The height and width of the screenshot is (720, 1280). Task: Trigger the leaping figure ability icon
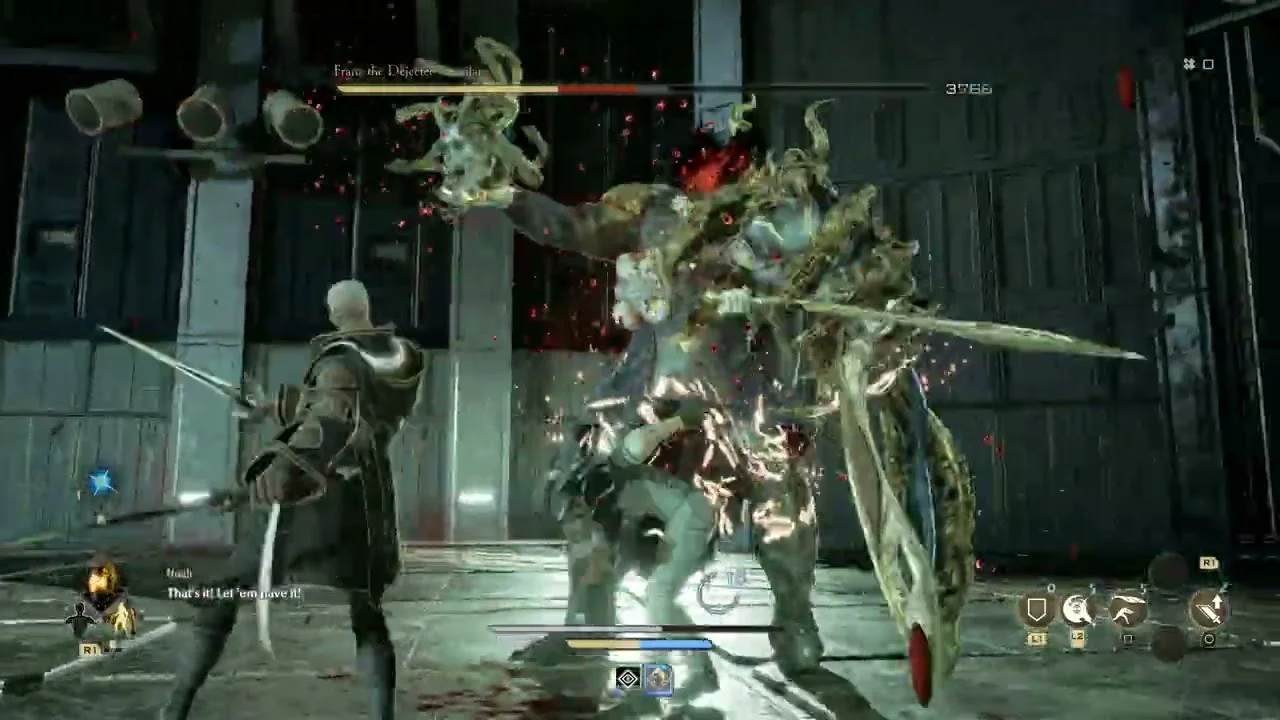[x=1128, y=609]
